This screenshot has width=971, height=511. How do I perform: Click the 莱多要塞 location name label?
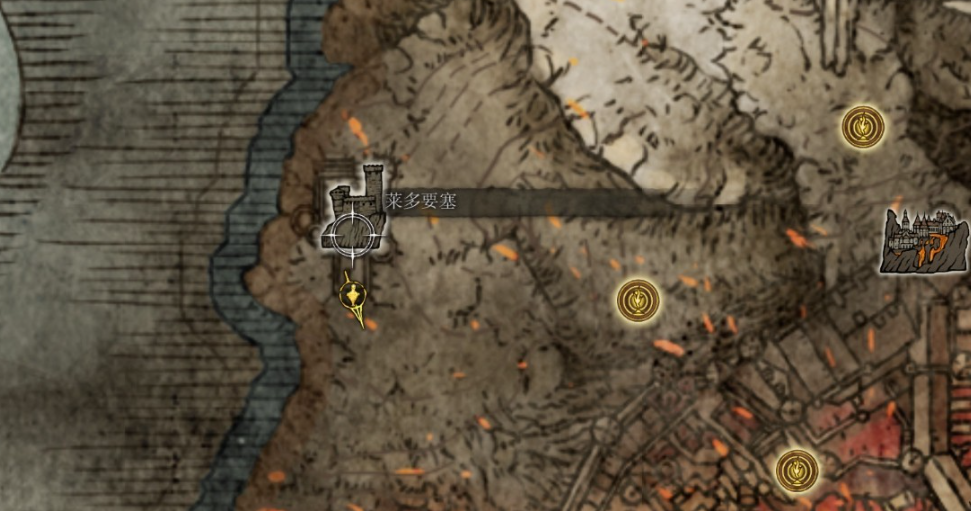(422, 201)
